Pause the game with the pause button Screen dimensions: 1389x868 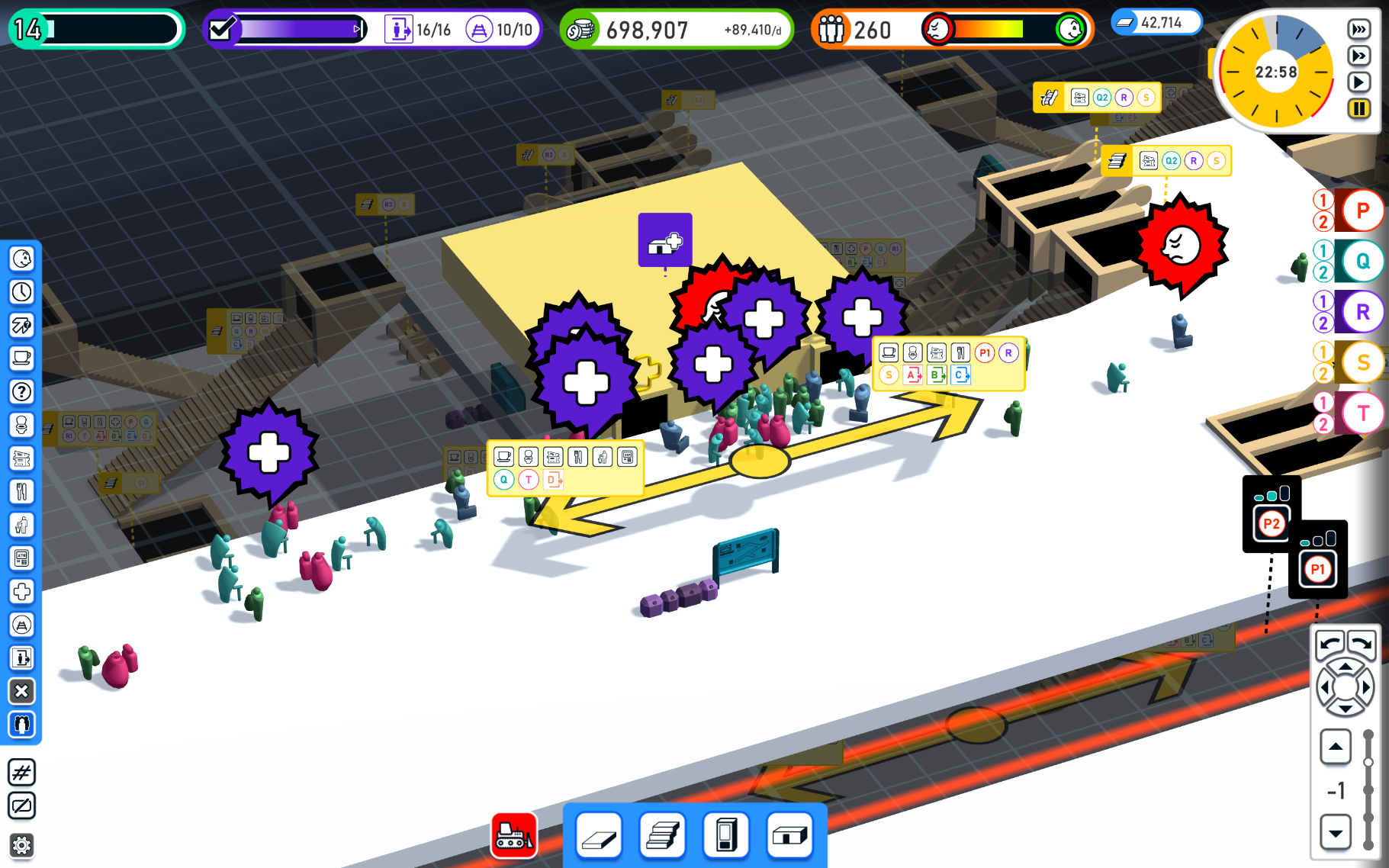click(x=1358, y=108)
